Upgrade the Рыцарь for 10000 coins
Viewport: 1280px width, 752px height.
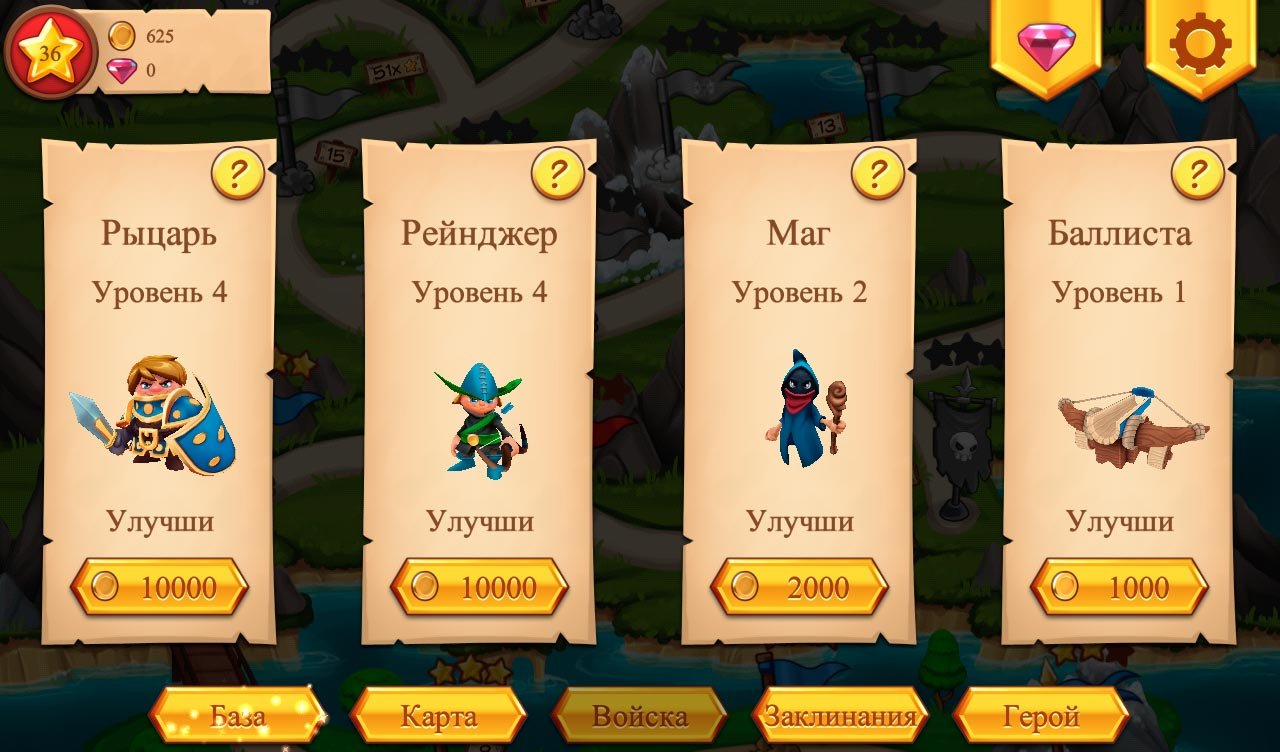coord(159,587)
